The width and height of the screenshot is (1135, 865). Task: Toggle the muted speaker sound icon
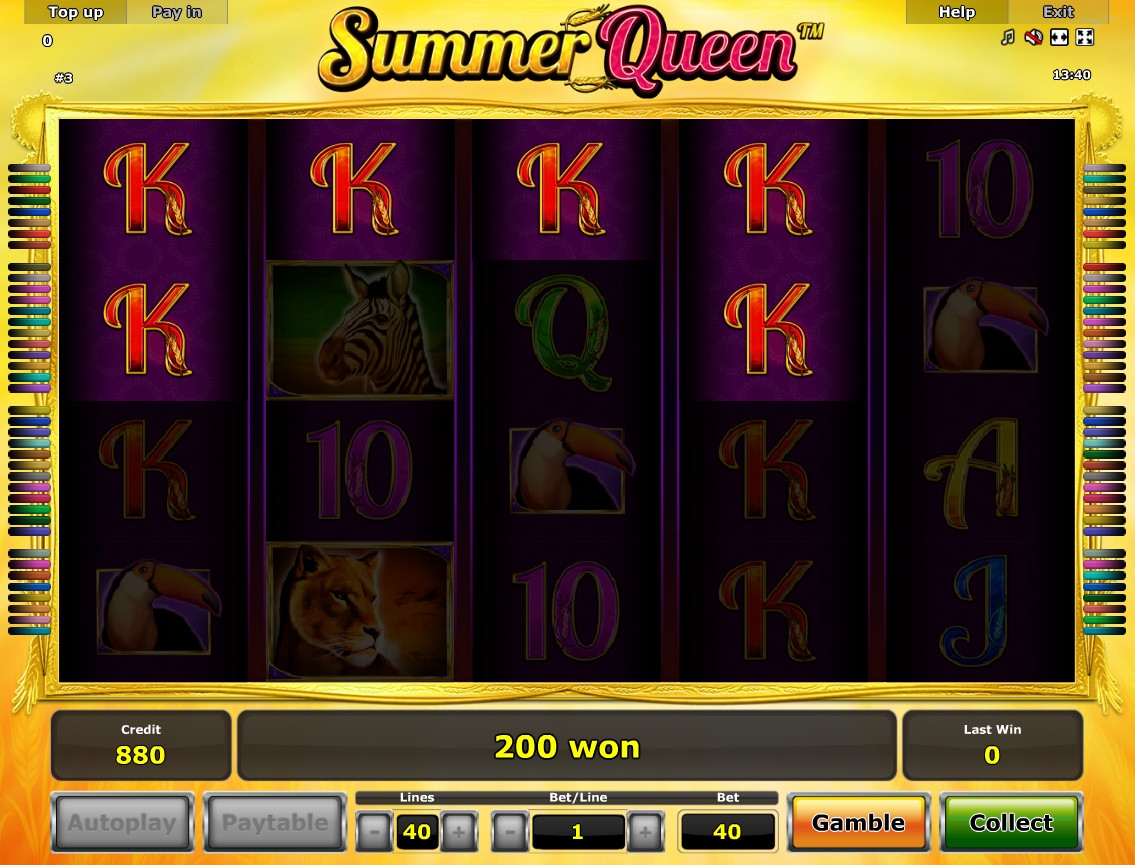(1033, 38)
